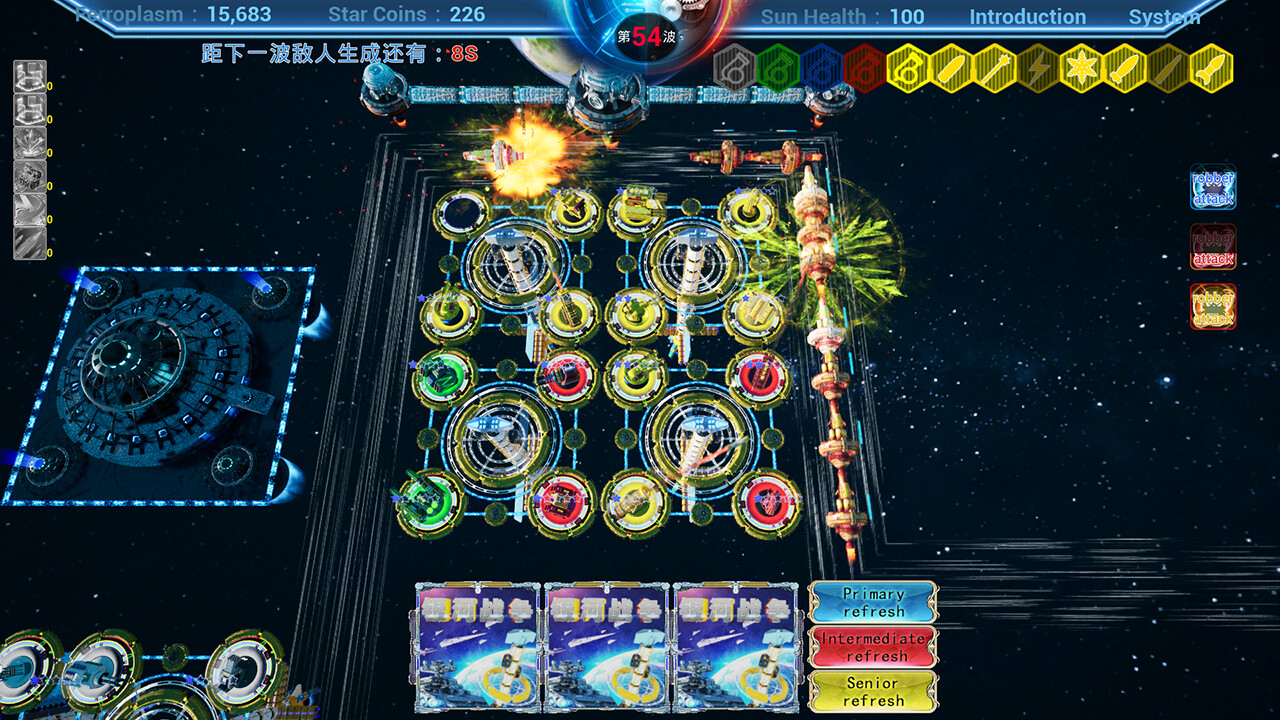Open the topmost robber attack panel
This screenshot has width=1280, height=720.
point(1212,186)
